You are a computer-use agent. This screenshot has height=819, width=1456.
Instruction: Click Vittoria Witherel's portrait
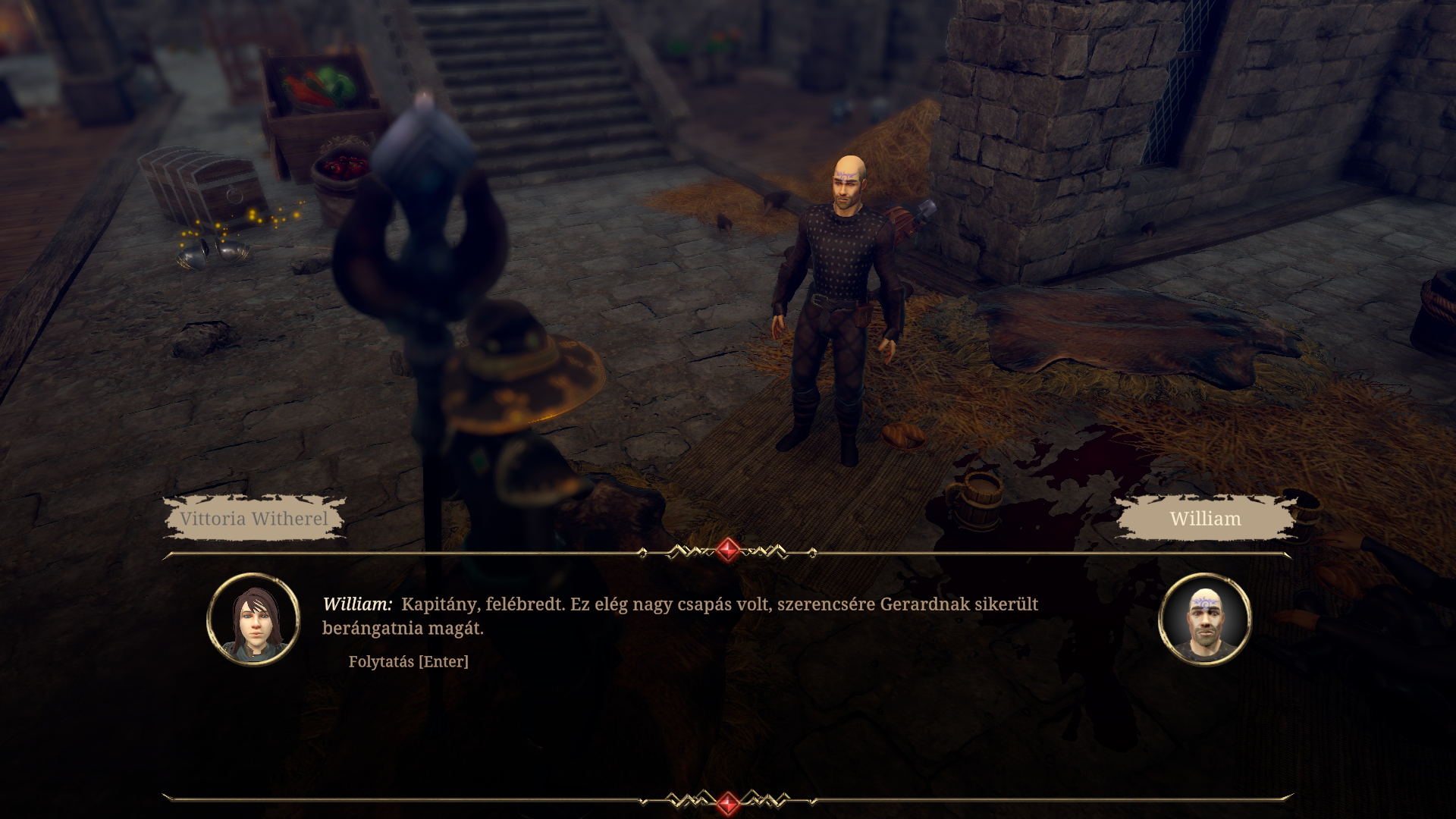(x=253, y=620)
